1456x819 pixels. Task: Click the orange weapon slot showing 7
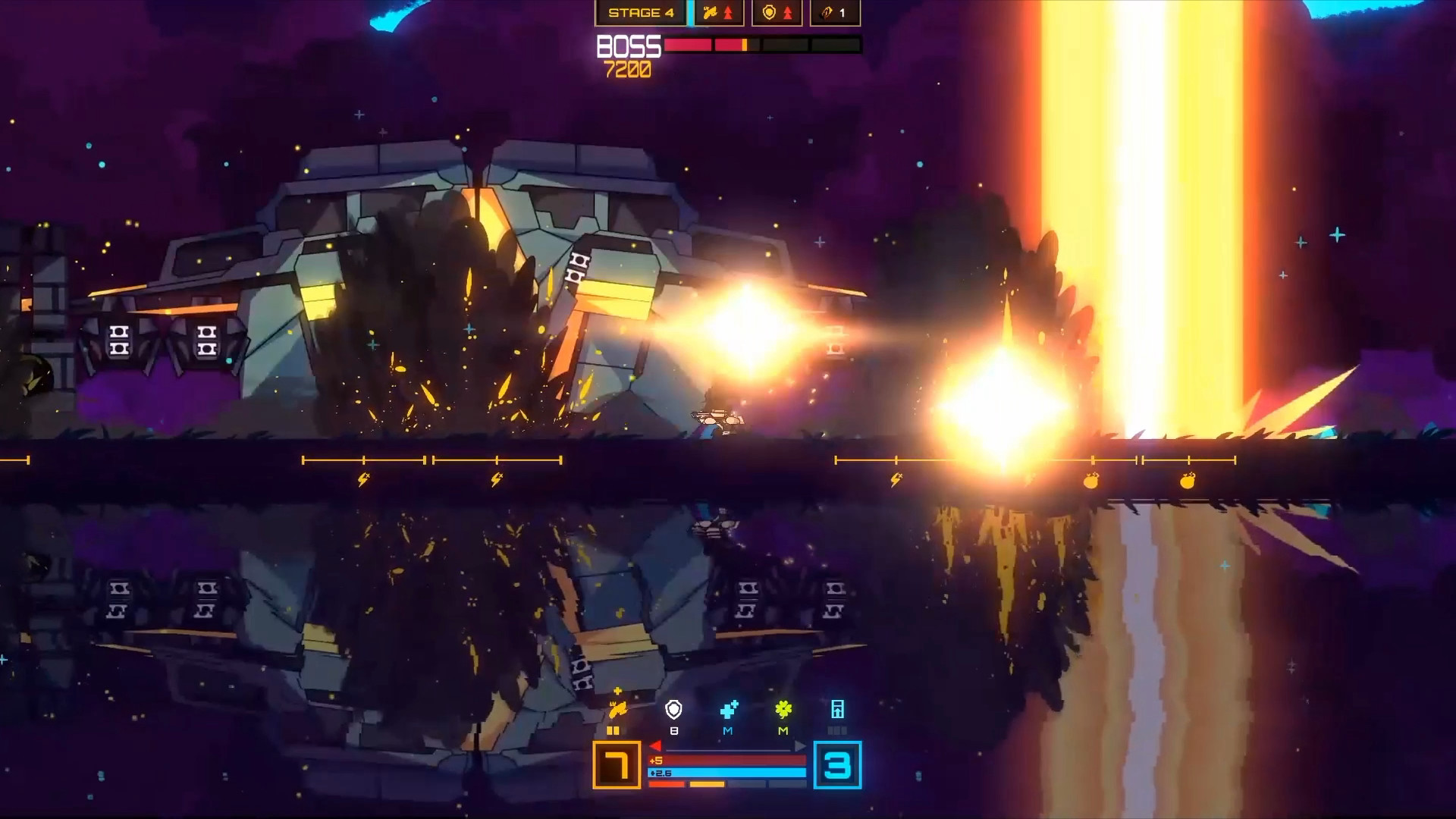pyautogui.click(x=617, y=765)
